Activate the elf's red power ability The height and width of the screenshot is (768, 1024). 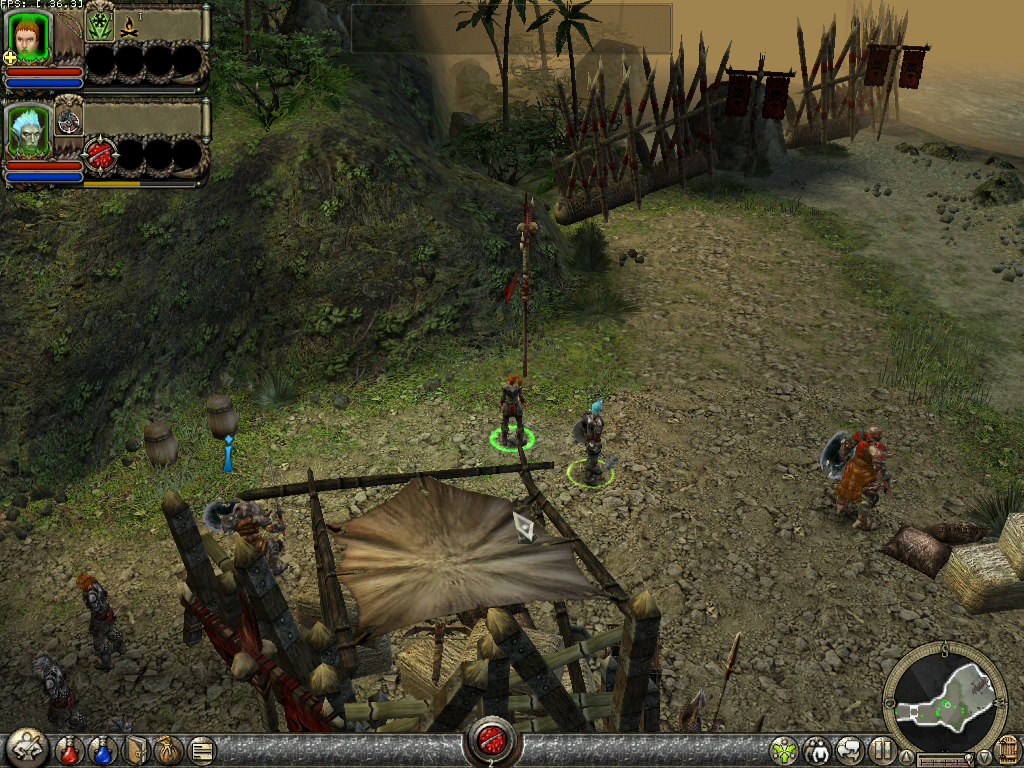(100, 155)
